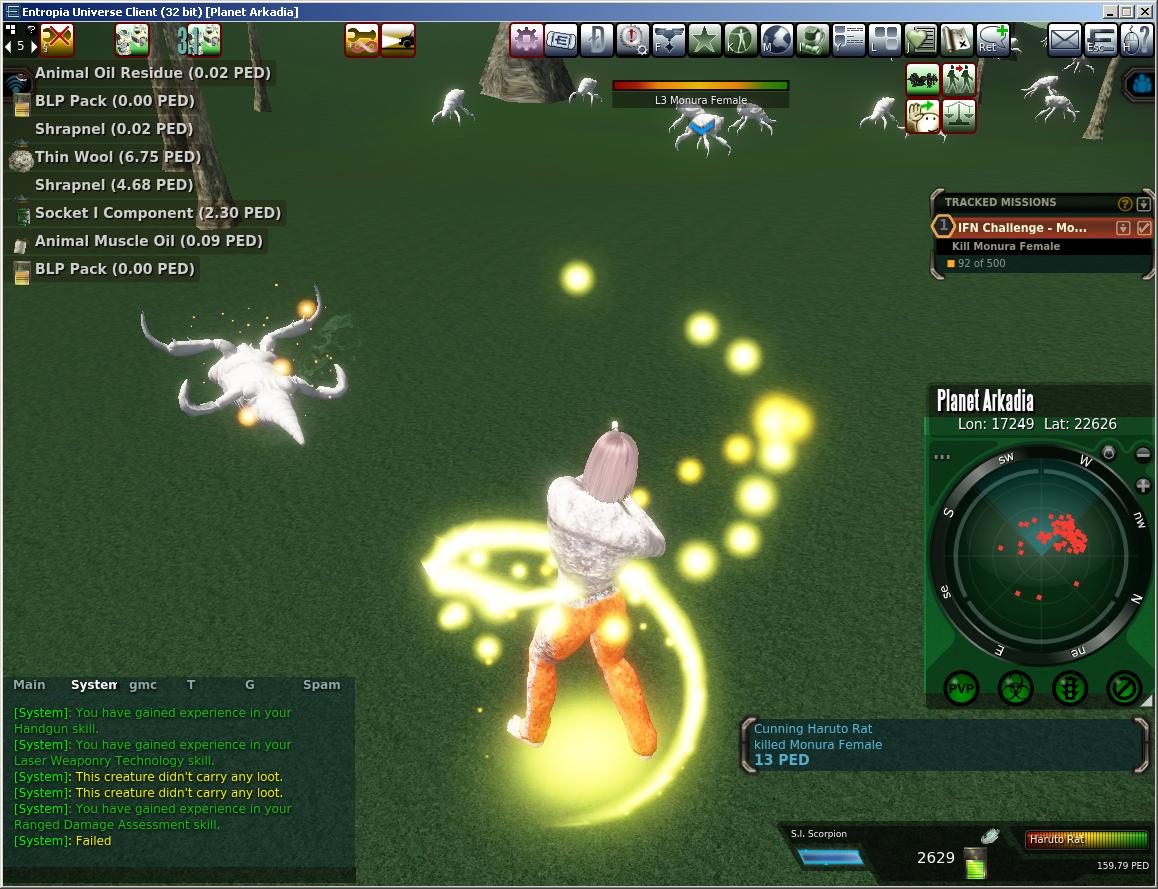Open the green star icon in toolbar
1158x889 pixels.
pyautogui.click(x=705, y=41)
